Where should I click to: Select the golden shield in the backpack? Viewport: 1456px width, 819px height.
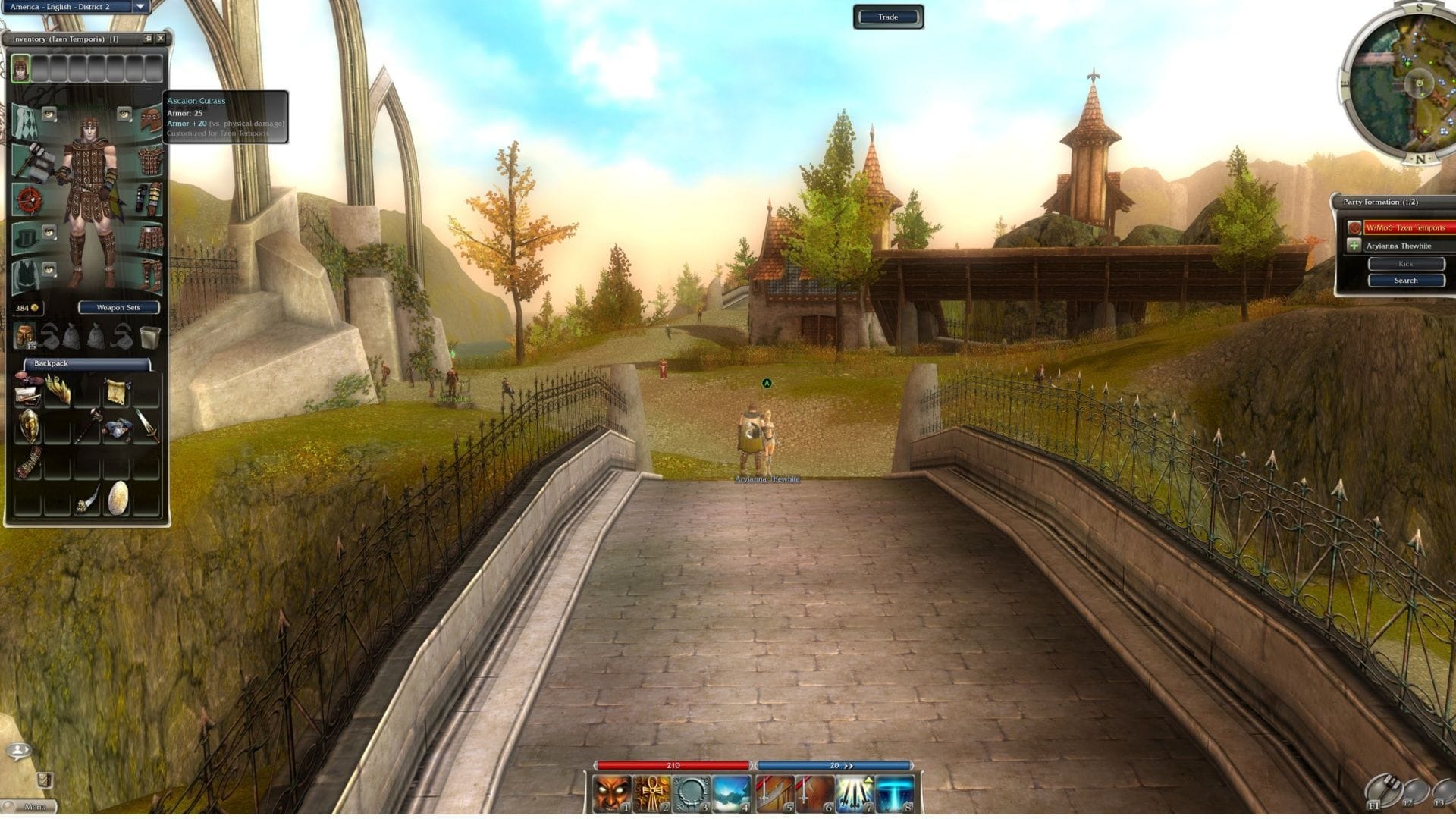coord(30,425)
